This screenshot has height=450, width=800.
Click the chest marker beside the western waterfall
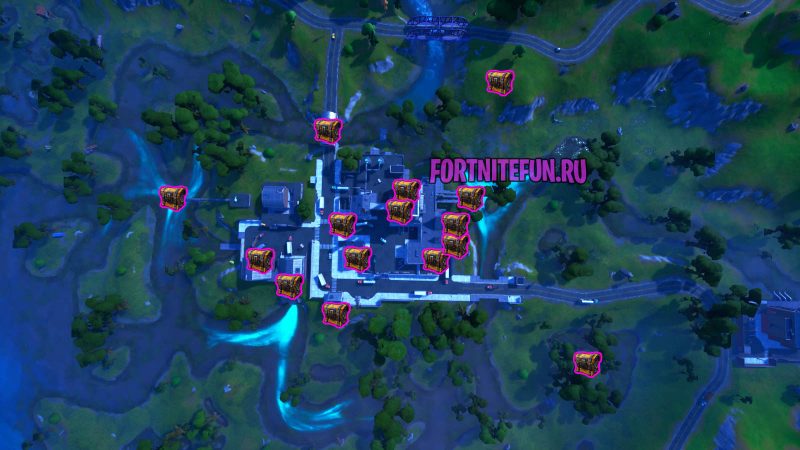coord(173,197)
